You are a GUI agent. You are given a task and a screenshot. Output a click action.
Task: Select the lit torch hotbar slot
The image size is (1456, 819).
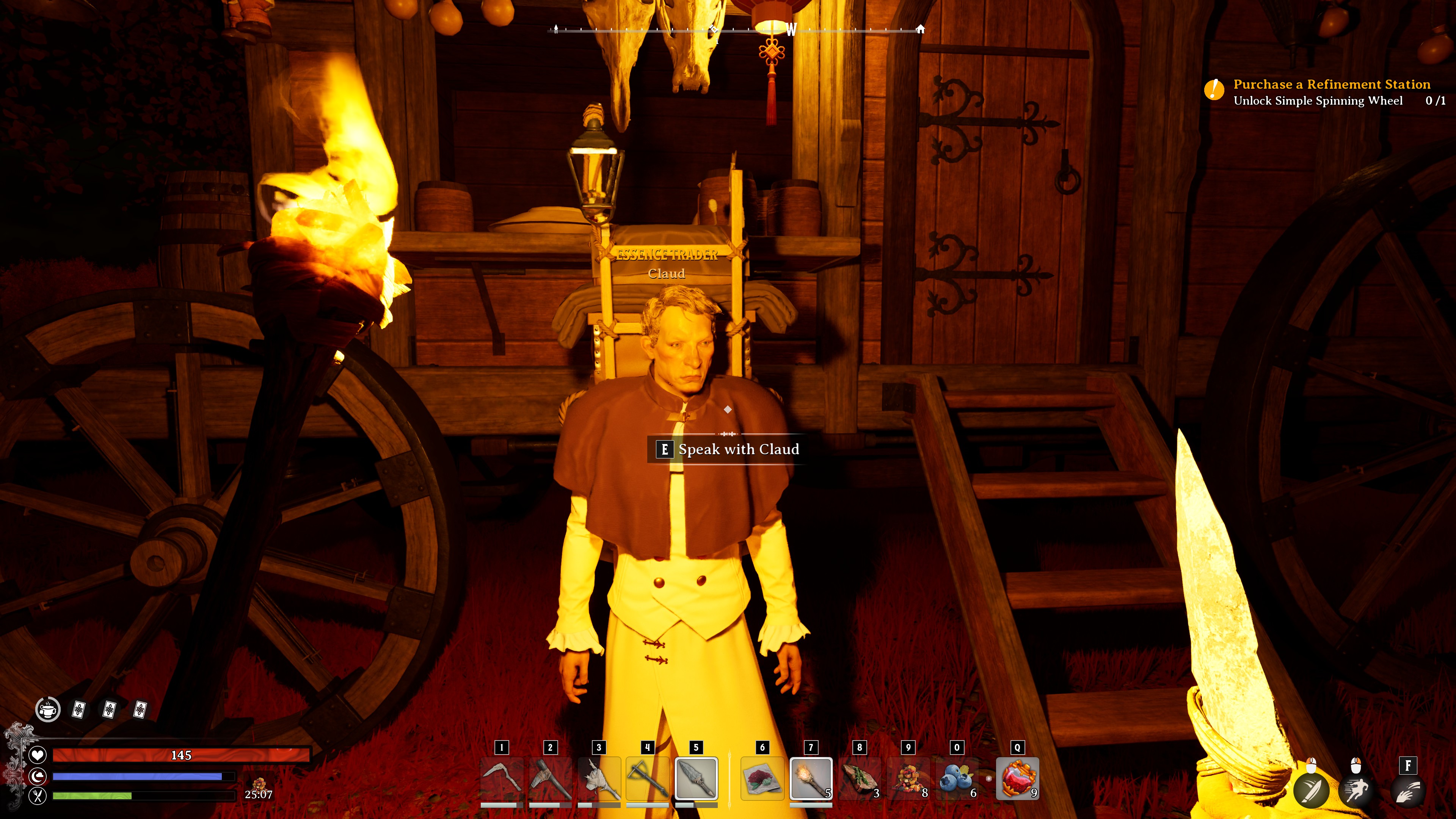pyautogui.click(x=811, y=780)
